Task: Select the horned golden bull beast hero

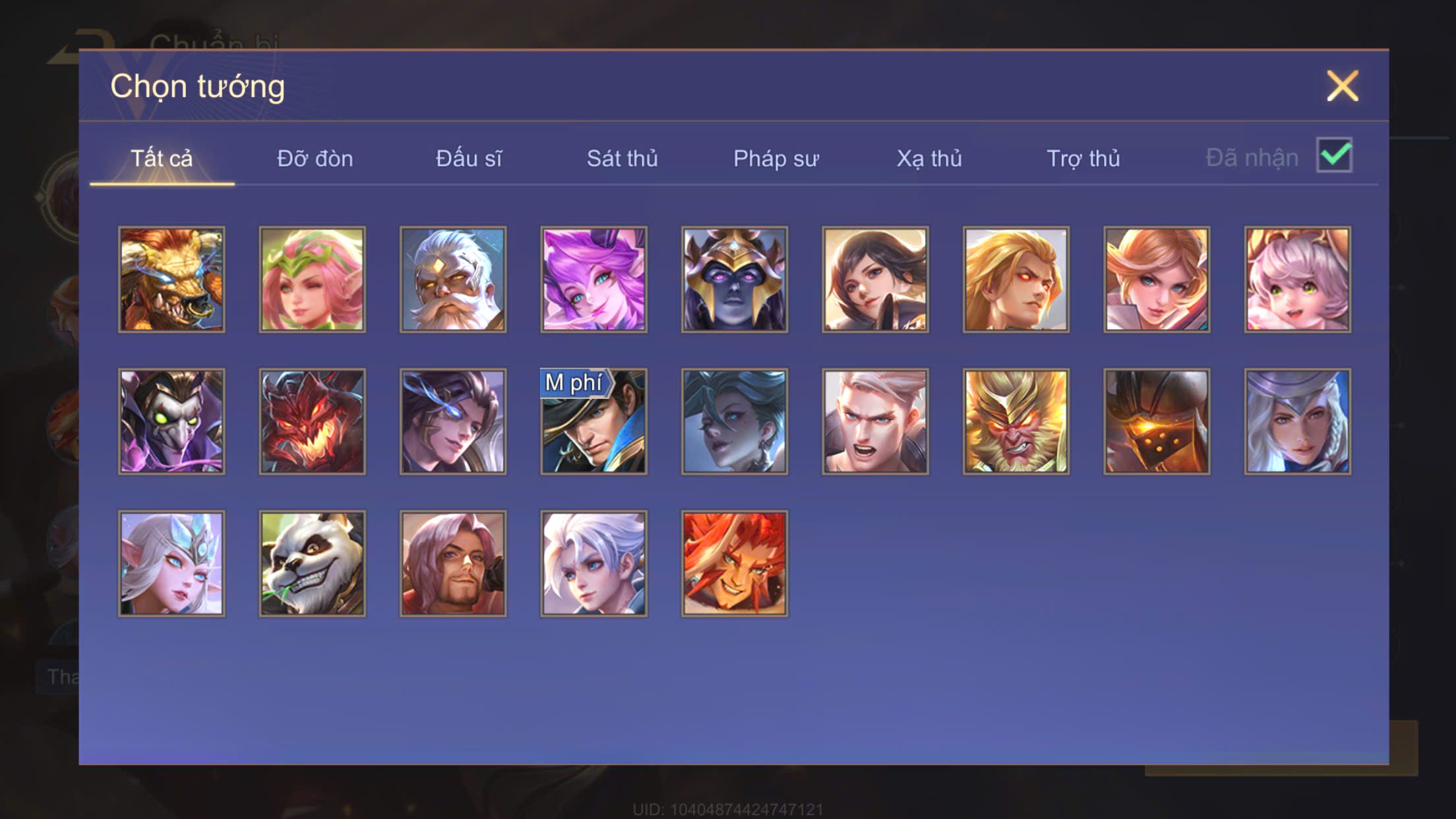Action: point(171,280)
